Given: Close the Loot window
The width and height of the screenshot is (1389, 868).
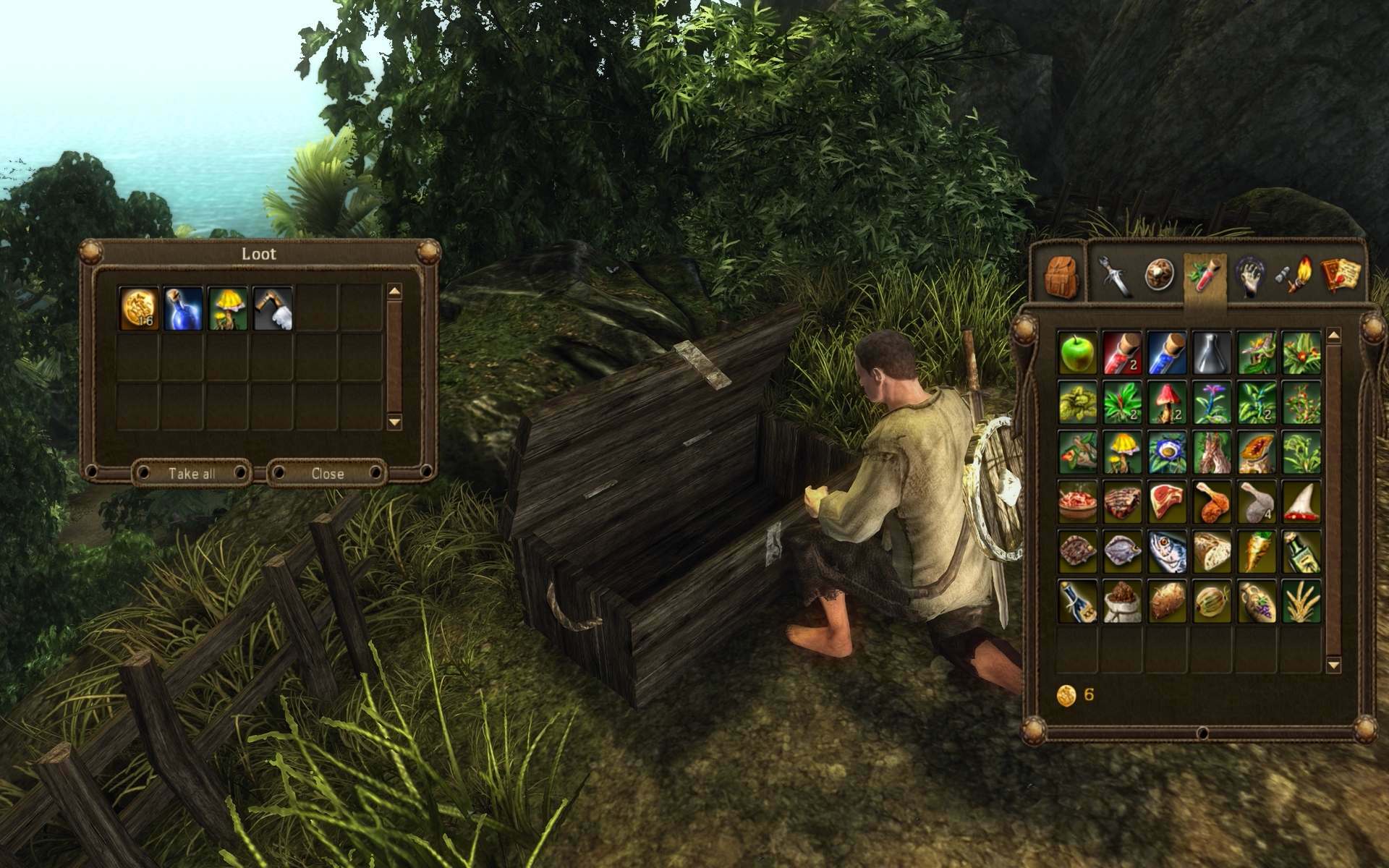Looking at the screenshot, I should tap(328, 474).
